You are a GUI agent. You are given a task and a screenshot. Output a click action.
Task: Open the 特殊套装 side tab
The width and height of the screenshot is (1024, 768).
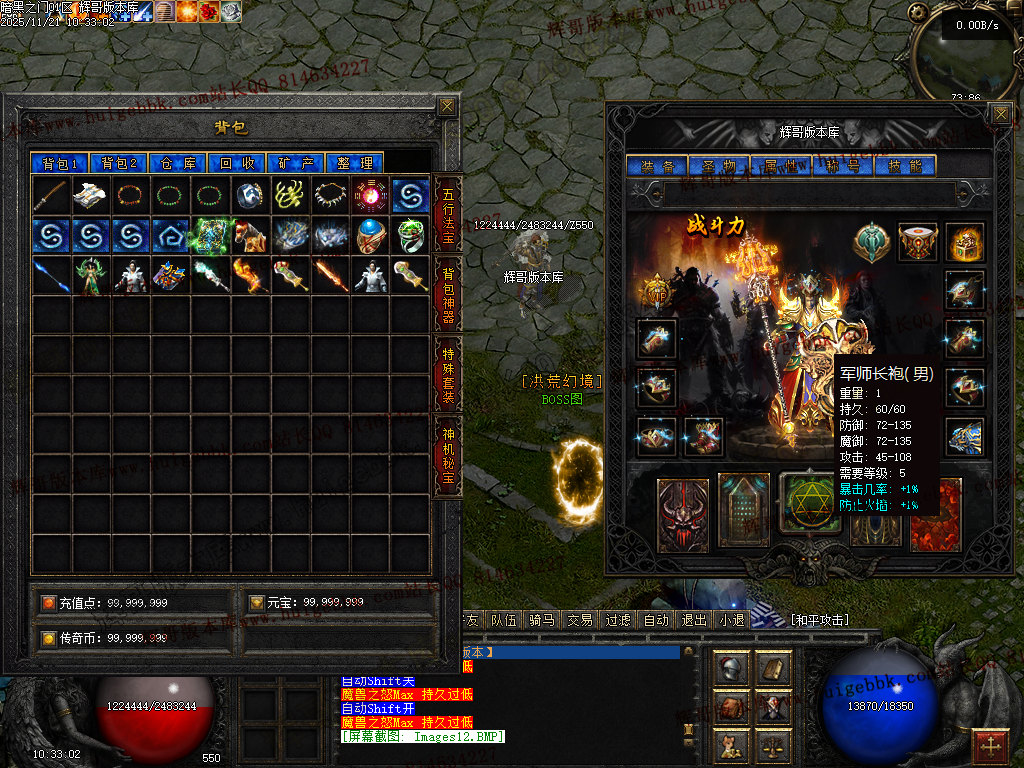[x=447, y=374]
